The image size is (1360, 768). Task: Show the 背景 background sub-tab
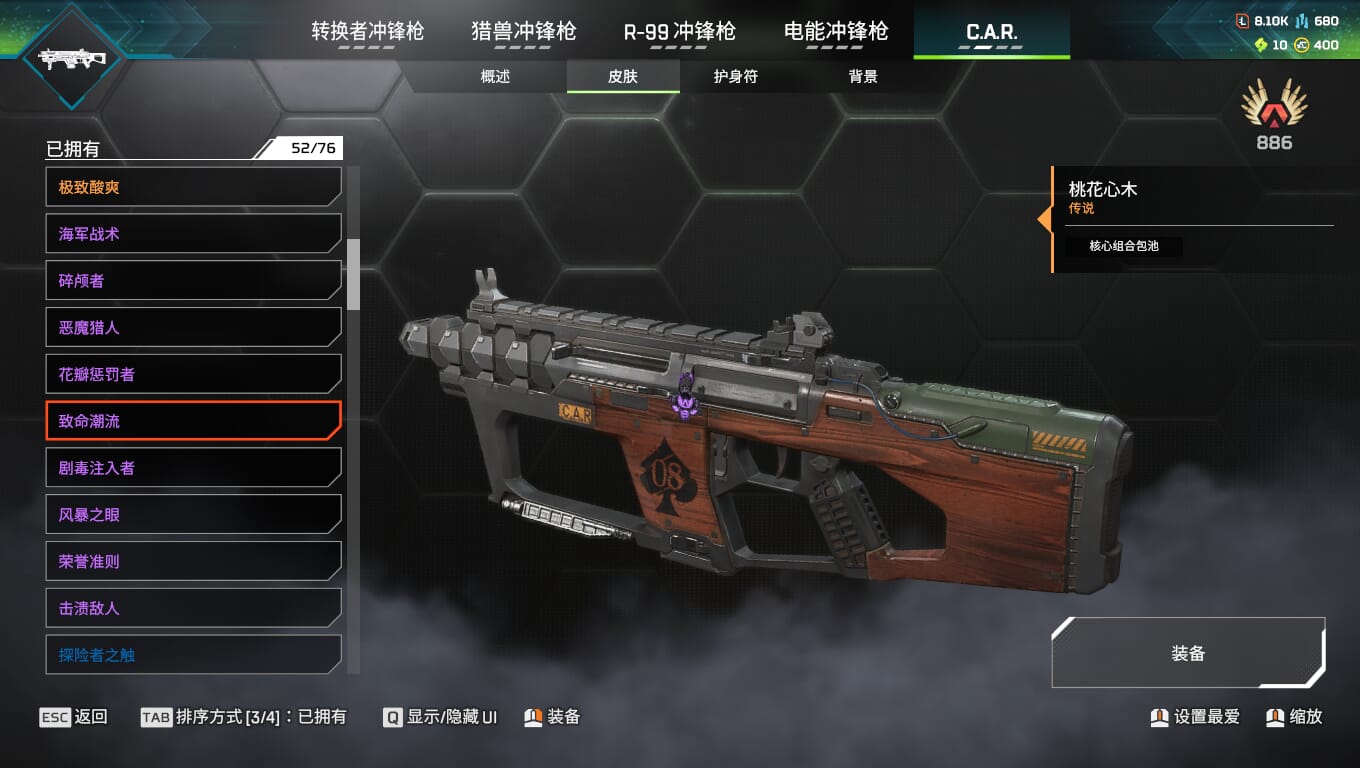pyautogui.click(x=863, y=77)
